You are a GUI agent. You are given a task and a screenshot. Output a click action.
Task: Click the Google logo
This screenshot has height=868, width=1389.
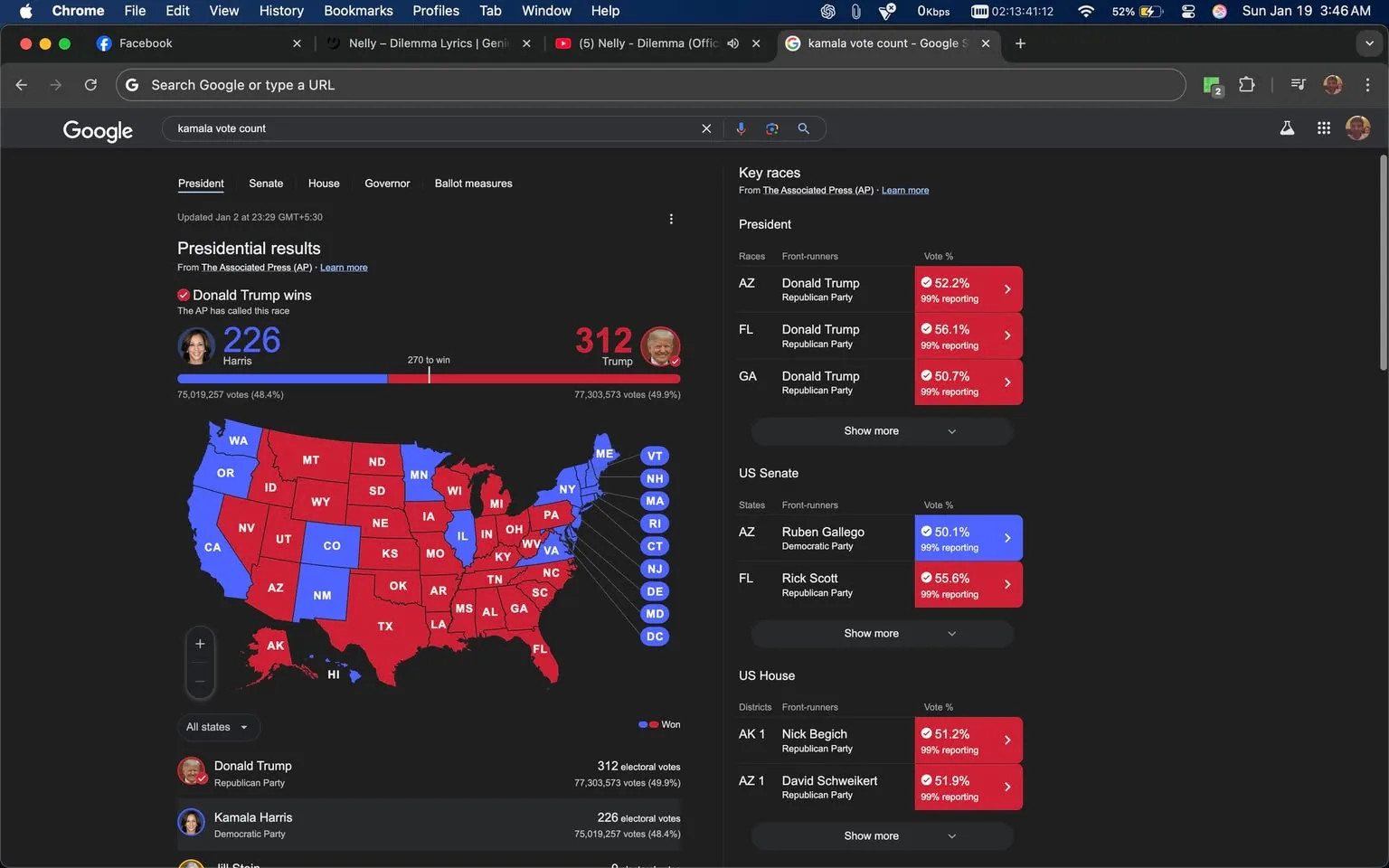pyautogui.click(x=97, y=129)
